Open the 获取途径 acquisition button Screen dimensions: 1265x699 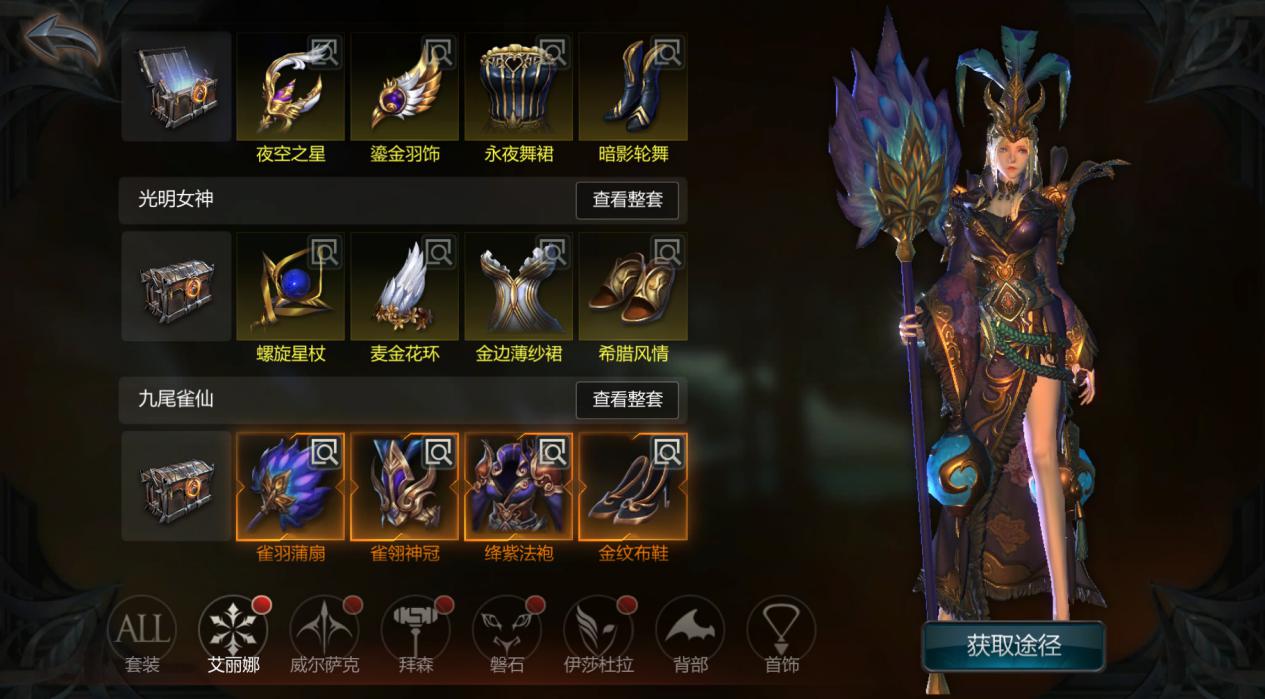coord(1013,646)
